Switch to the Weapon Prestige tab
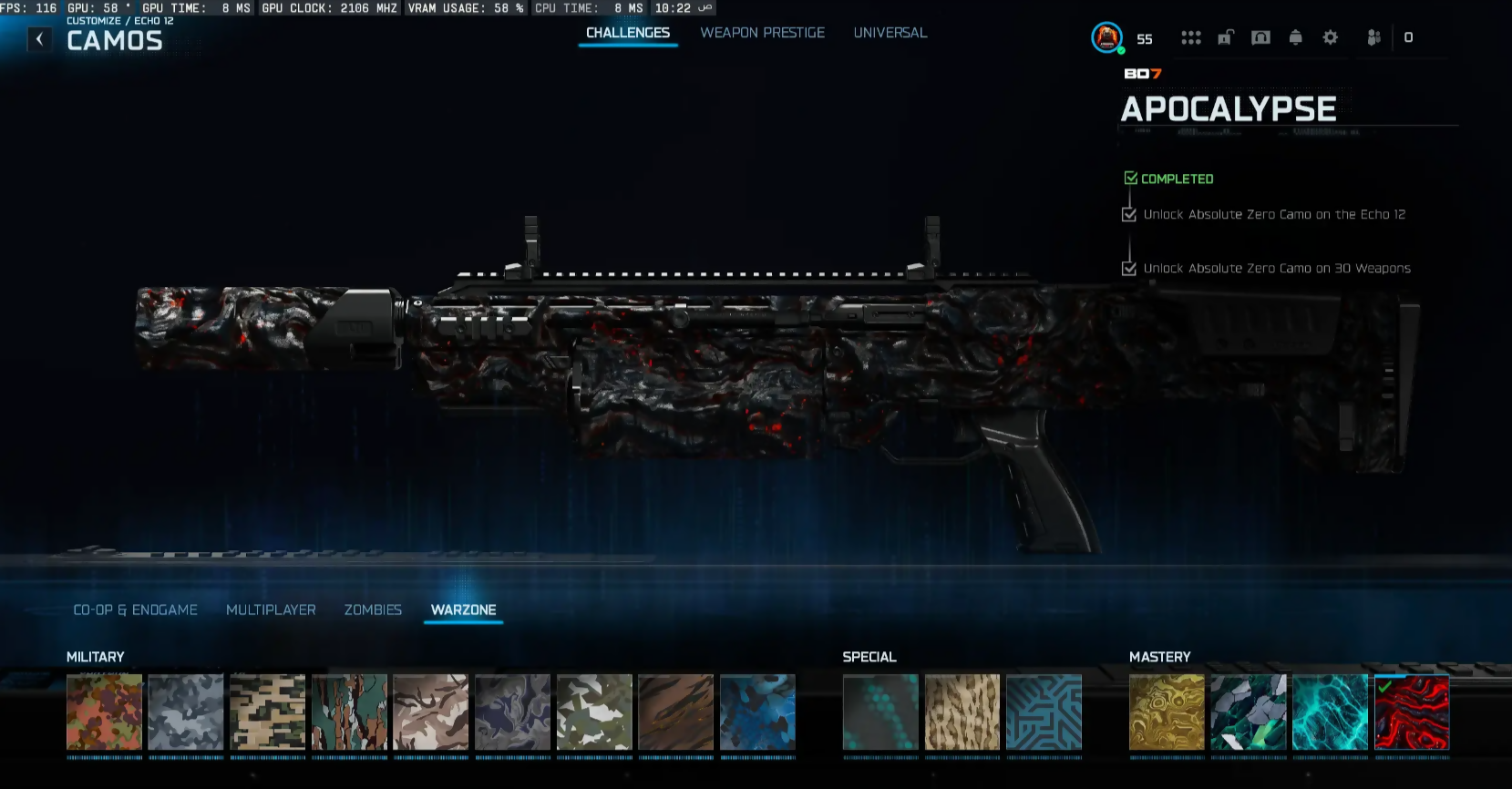The width and height of the screenshot is (1512, 789). point(762,33)
